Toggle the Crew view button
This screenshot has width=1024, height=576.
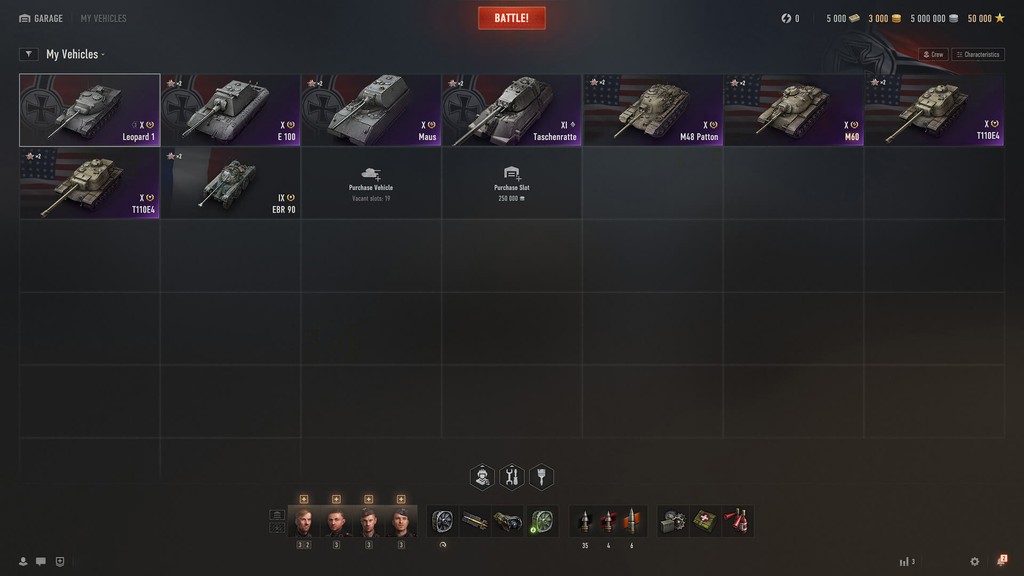(x=933, y=54)
